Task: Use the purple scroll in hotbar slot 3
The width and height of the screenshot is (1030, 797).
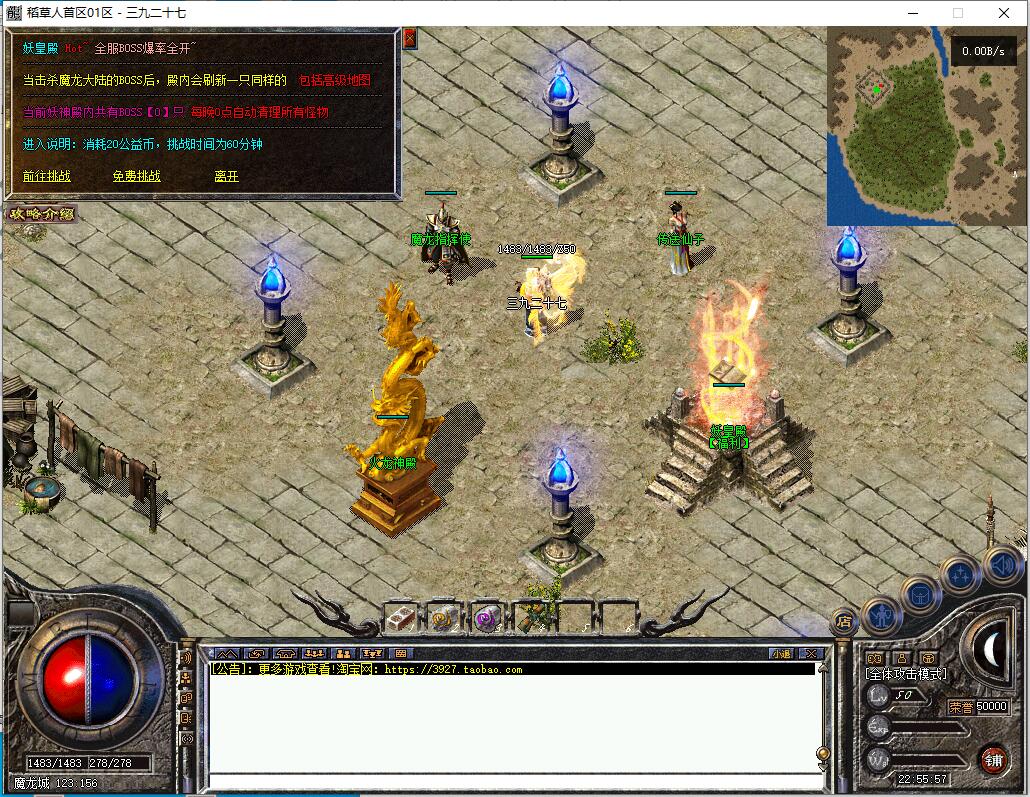Action: [x=487, y=618]
